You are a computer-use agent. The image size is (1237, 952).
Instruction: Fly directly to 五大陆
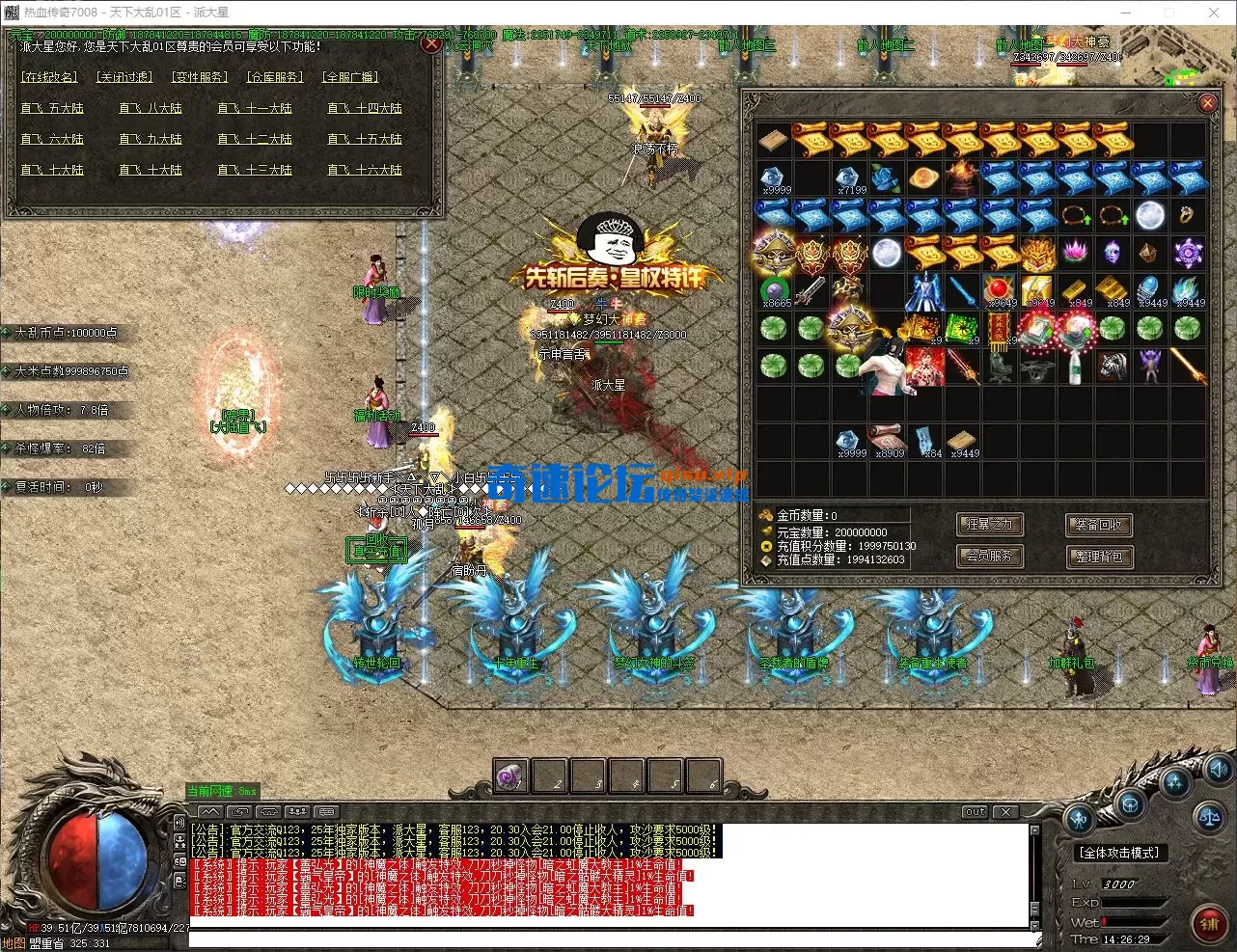click(x=52, y=109)
